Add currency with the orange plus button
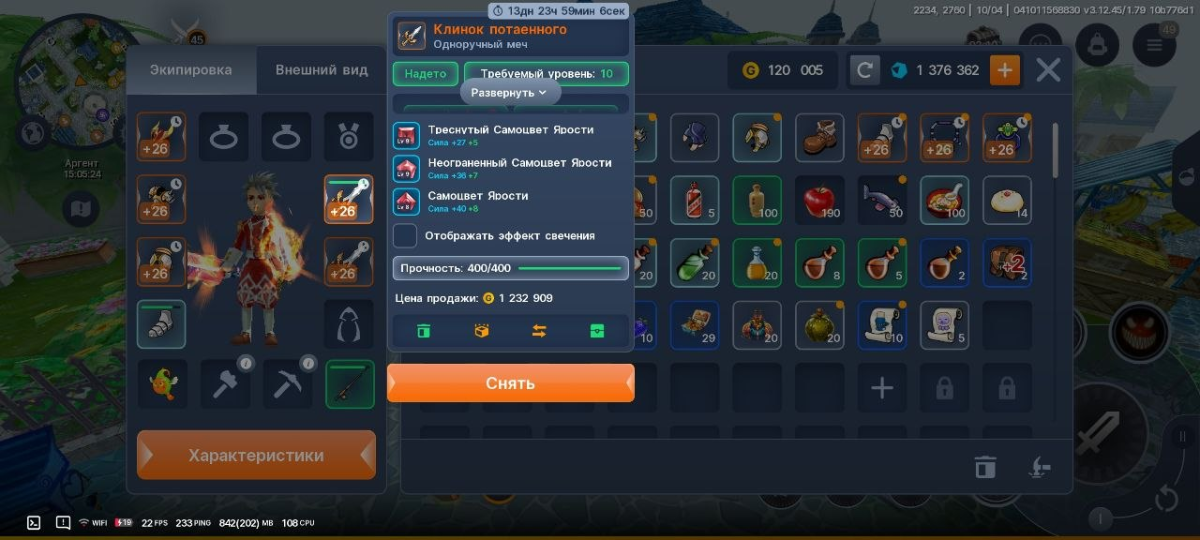This screenshot has height=540, width=1200. pos(1005,70)
